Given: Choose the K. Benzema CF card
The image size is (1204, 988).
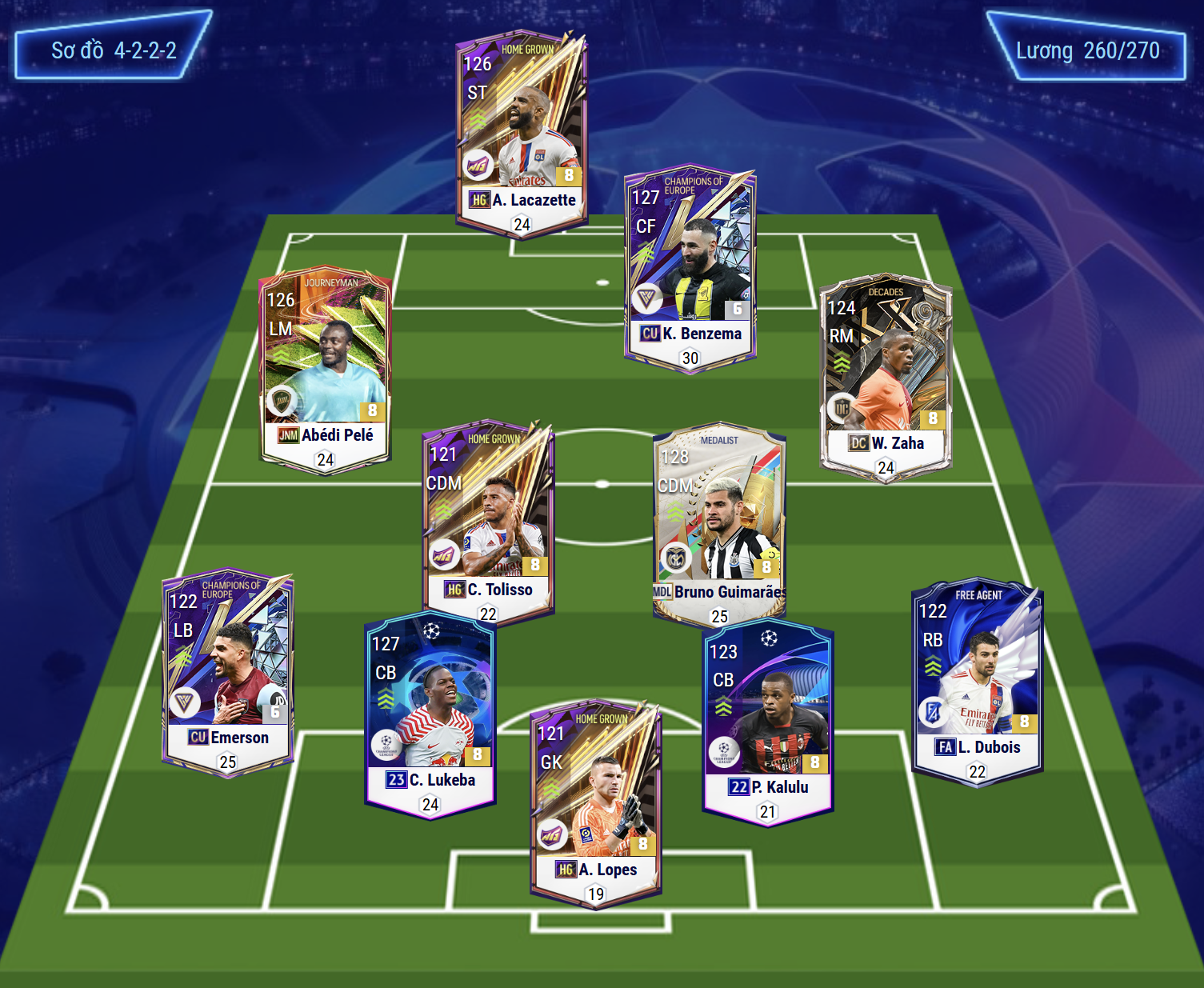Looking at the screenshot, I should click(x=690, y=268).
